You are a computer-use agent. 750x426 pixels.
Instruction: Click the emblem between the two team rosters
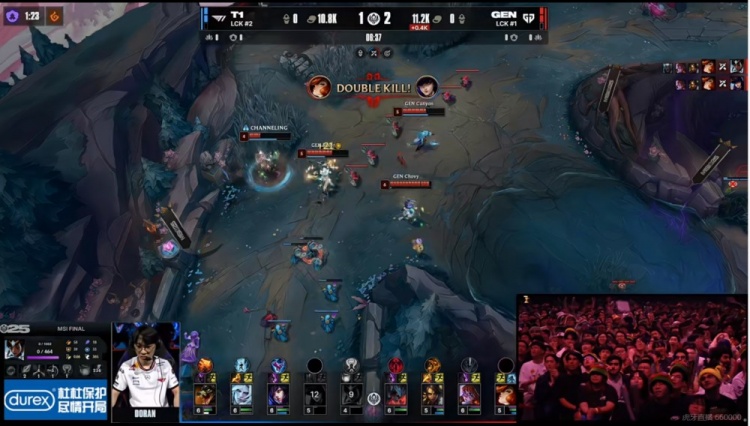[374, 398]
